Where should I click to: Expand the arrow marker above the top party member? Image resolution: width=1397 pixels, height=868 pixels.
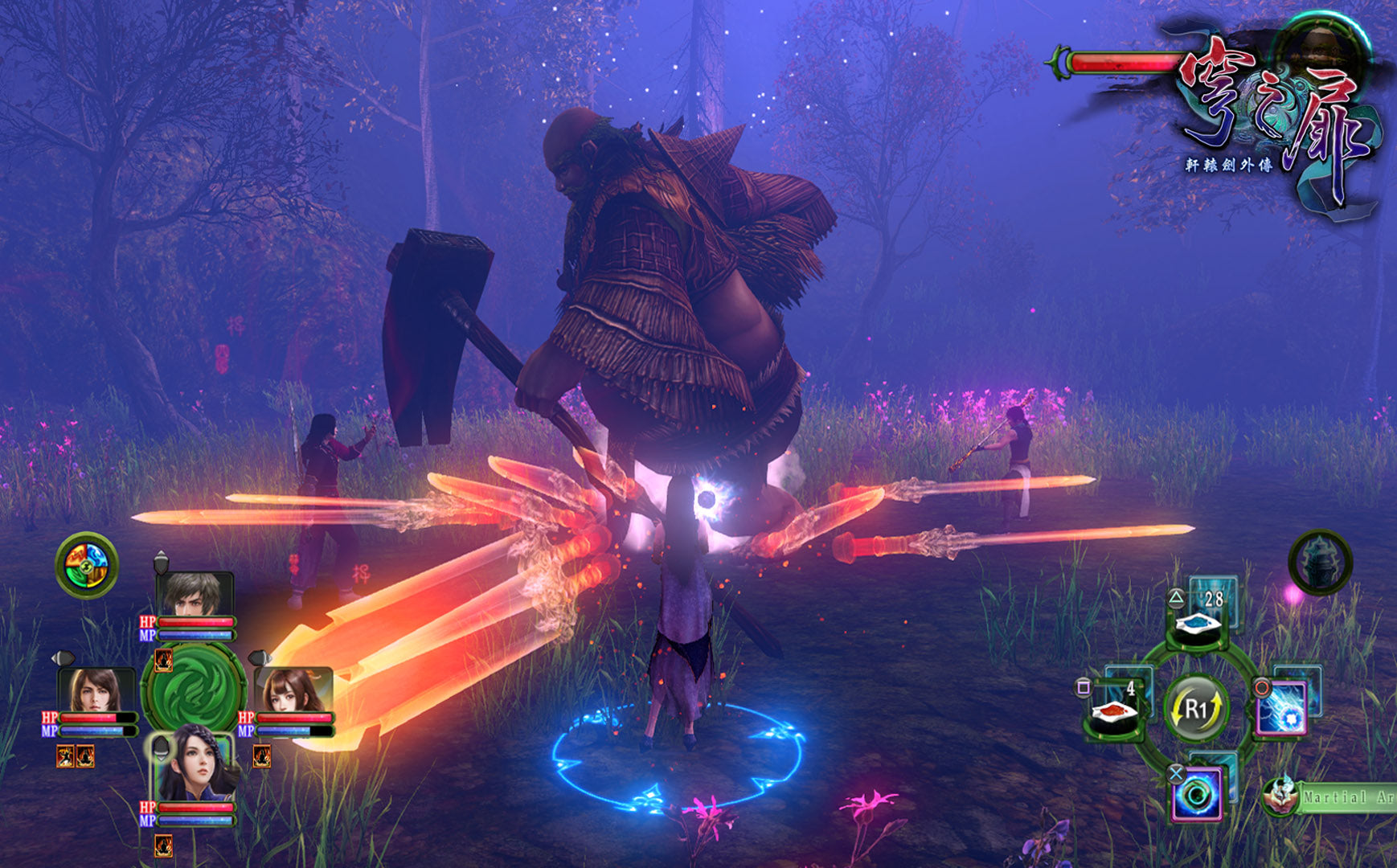click(x=161, y=560)
